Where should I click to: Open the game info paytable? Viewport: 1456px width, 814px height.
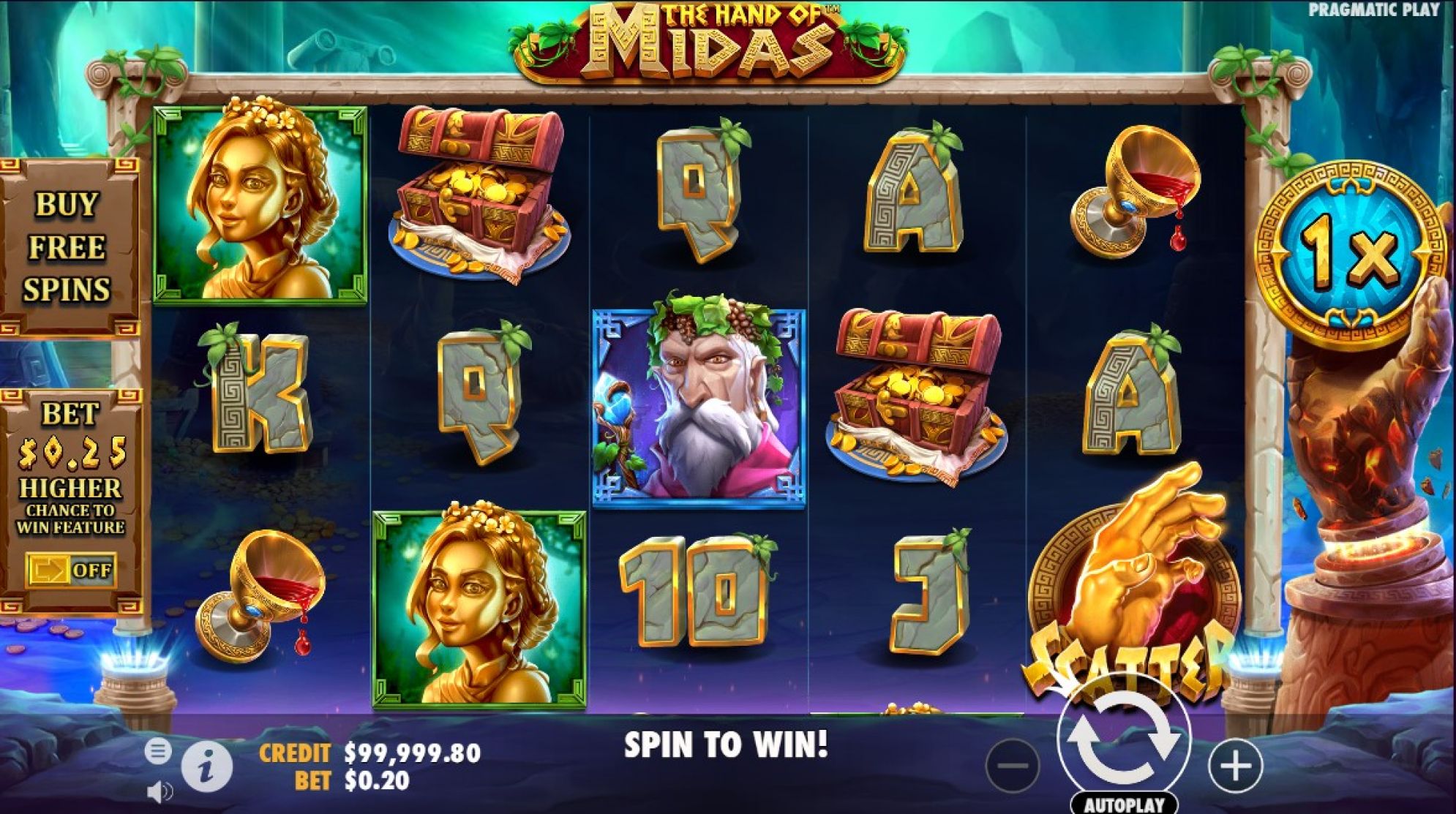click(207, 767)
